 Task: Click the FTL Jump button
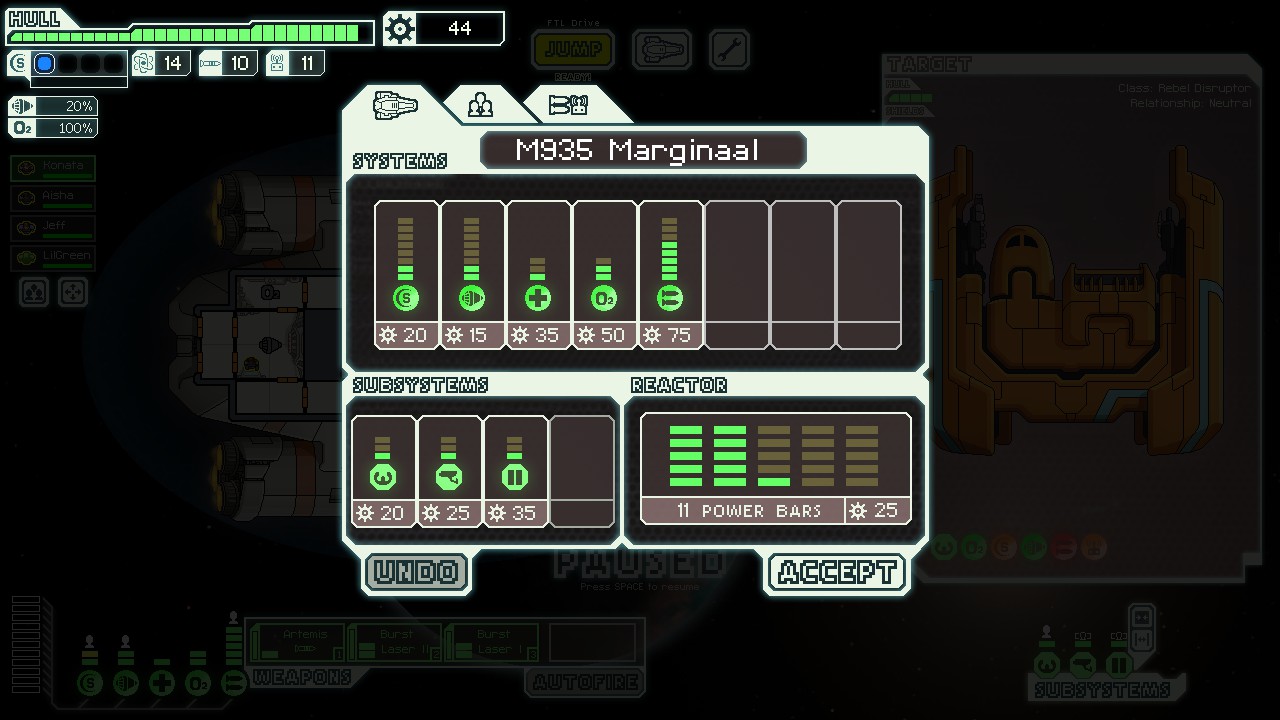[573, 49]
